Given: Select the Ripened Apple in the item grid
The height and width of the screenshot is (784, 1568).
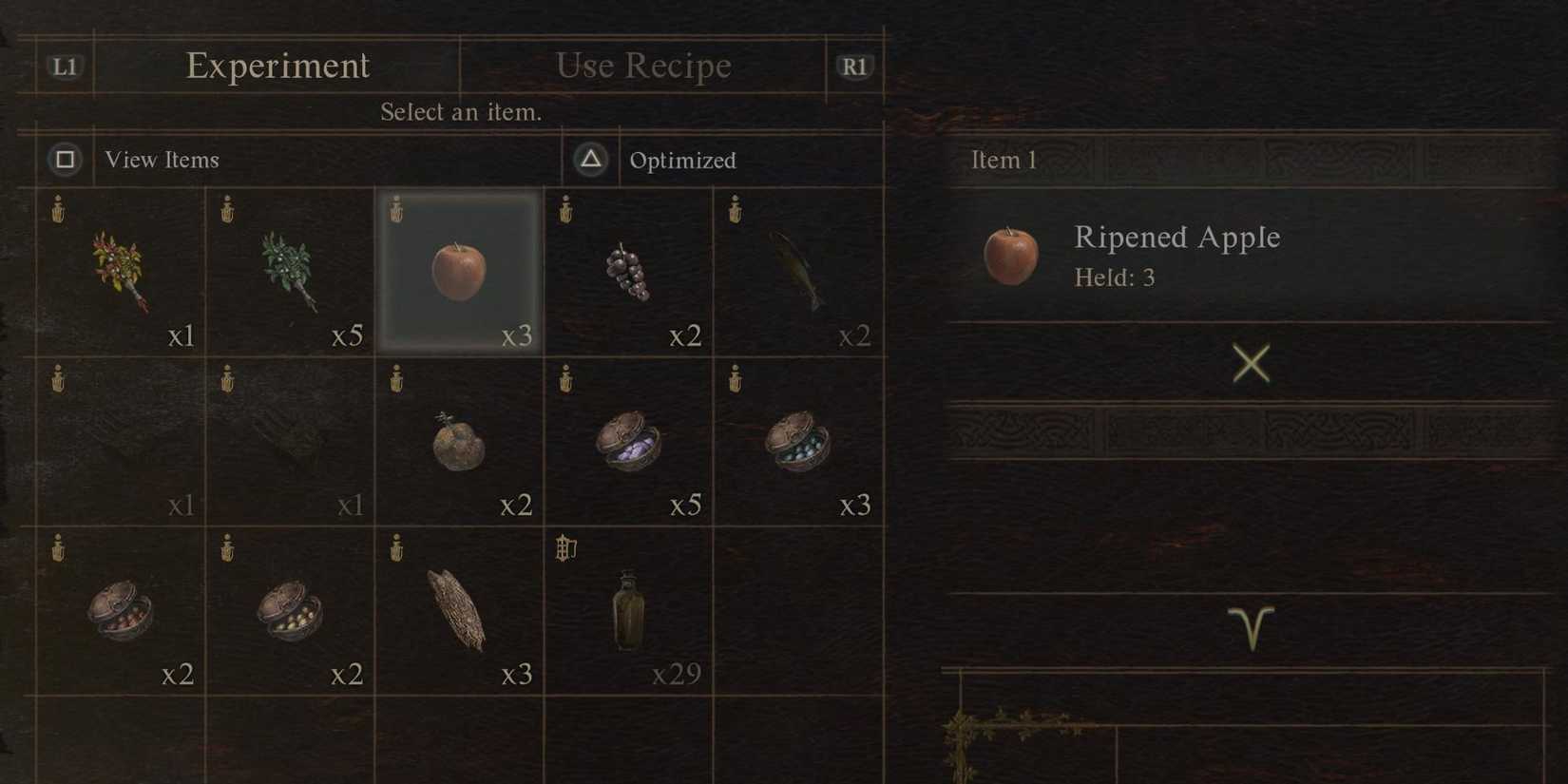Looking at the screenshot, I should pyautogui.click(x=459, y=269).
